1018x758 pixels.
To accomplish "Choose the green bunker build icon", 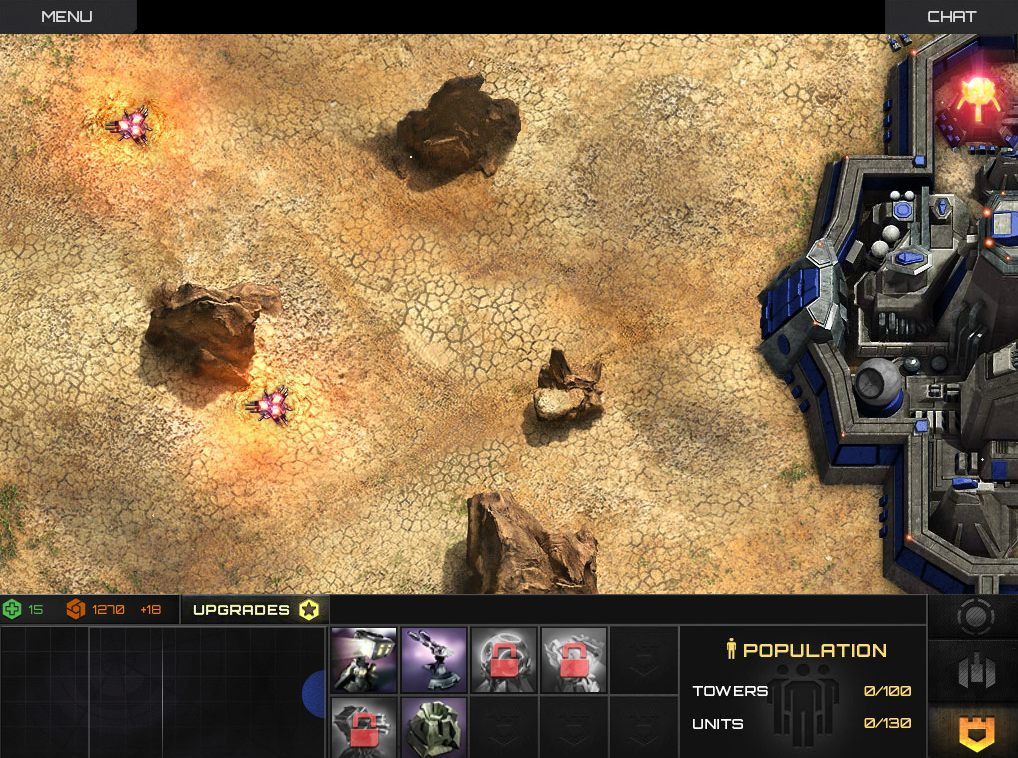I will click(433, 728).
